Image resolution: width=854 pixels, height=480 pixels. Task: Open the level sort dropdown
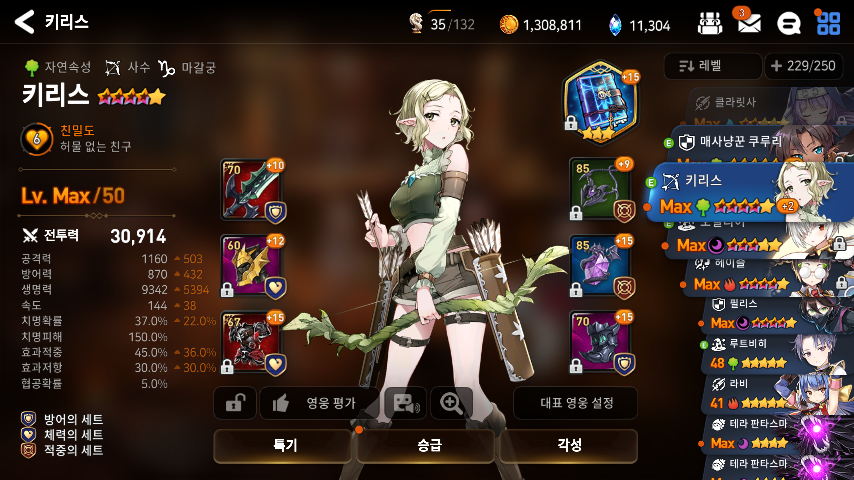(712, 66)
